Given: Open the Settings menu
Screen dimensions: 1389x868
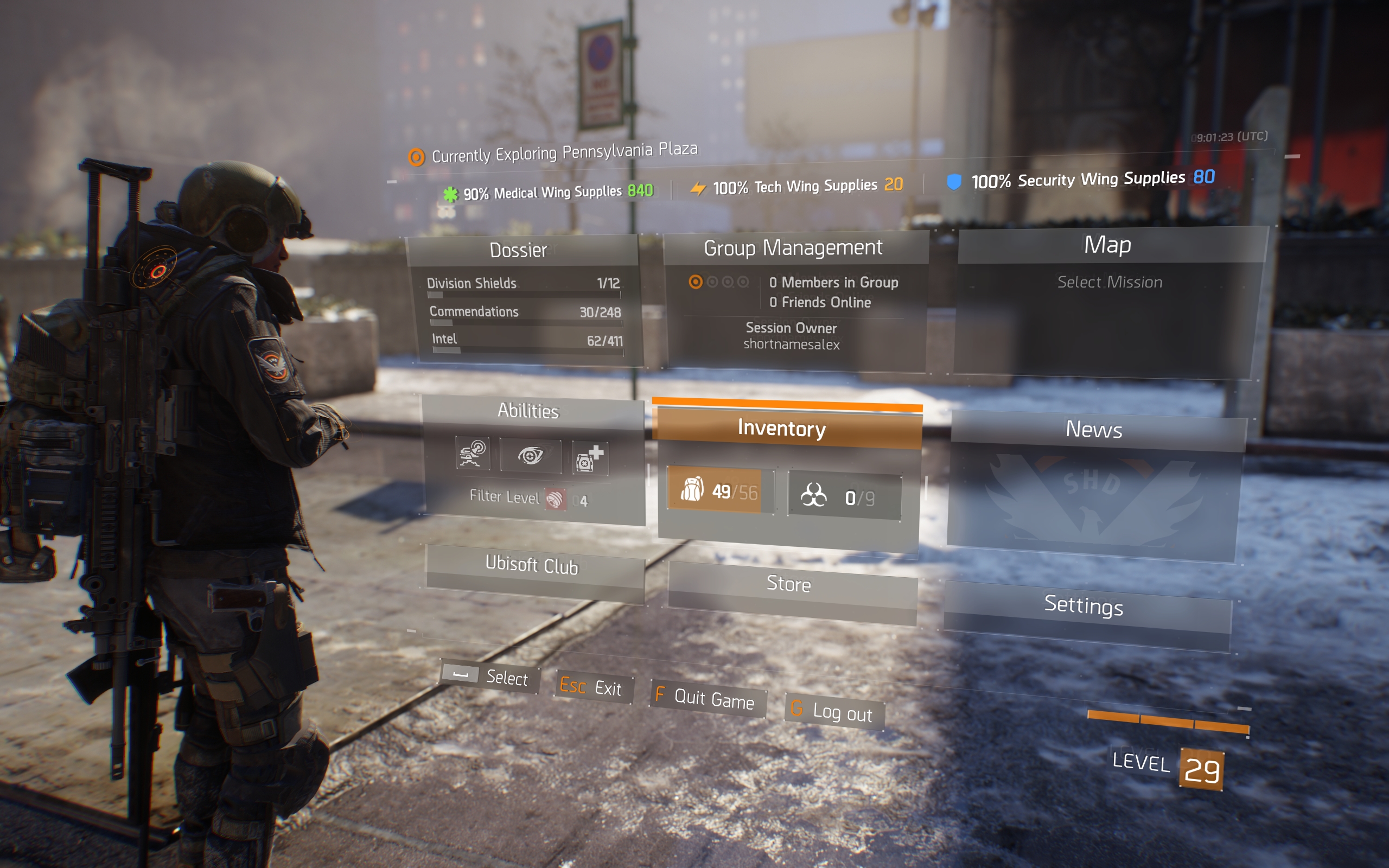Looking at the screenshot, I should point(1083,605).
